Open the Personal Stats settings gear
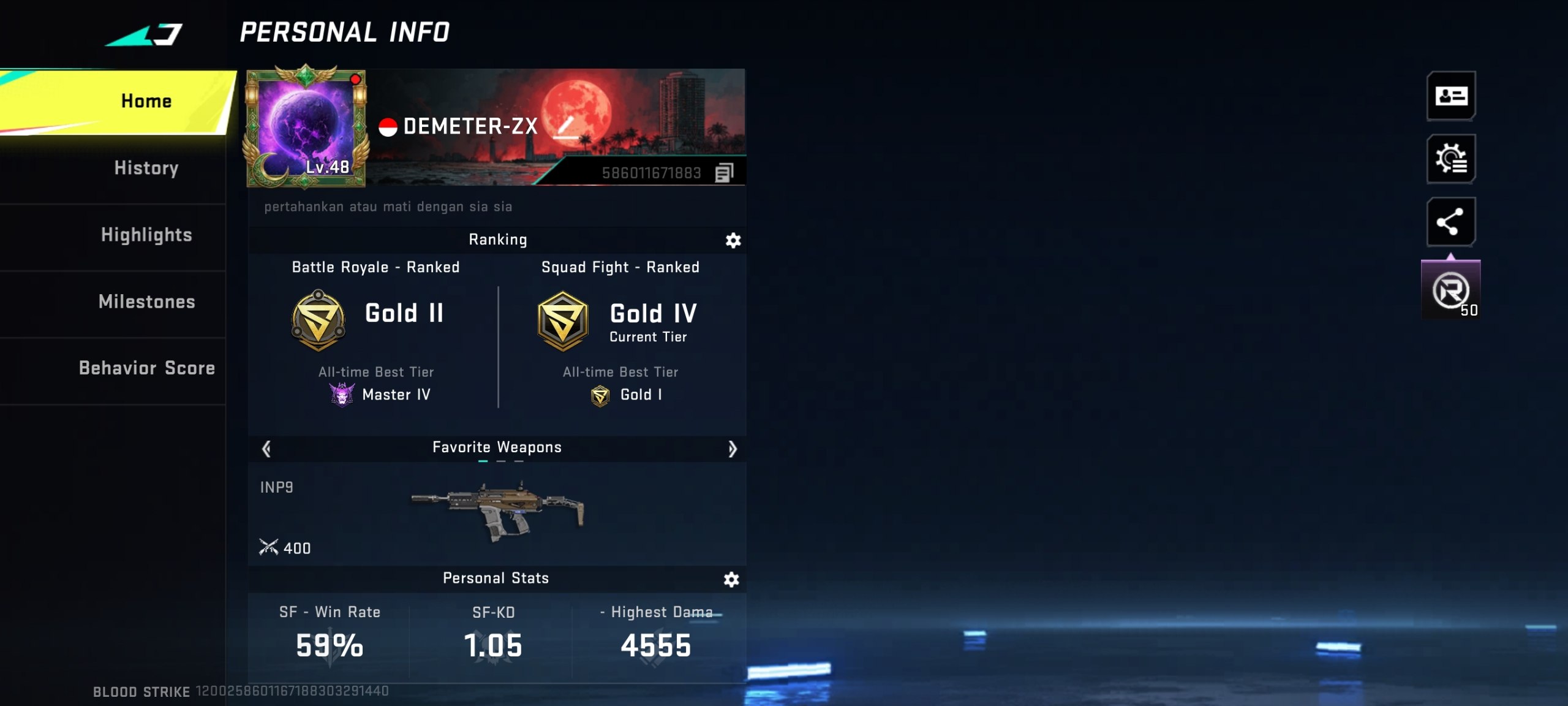Viewport: 1568px width, 706px height. pyautogui.click(x=733, y=578)
